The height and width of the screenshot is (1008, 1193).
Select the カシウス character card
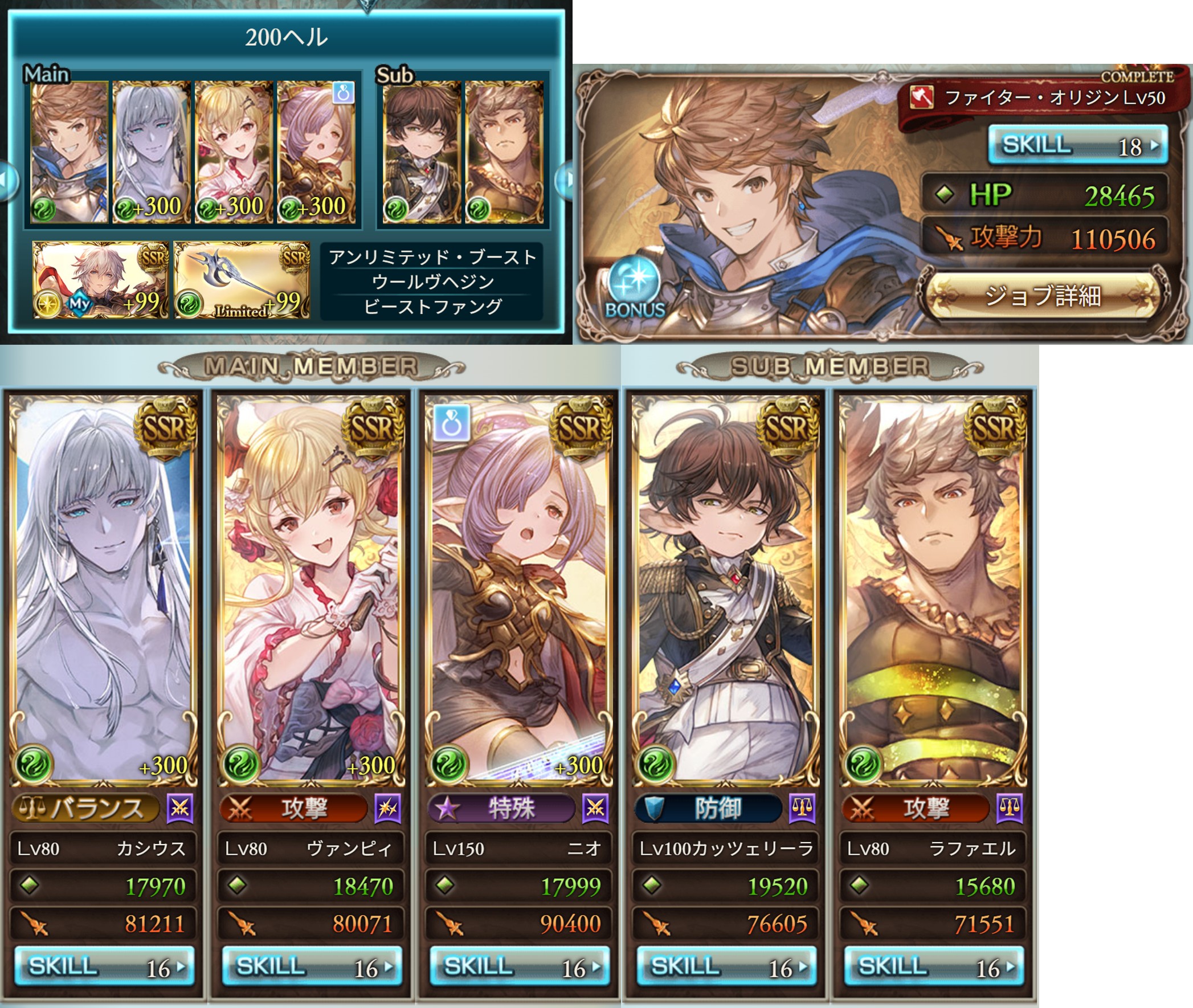point(104,589)
